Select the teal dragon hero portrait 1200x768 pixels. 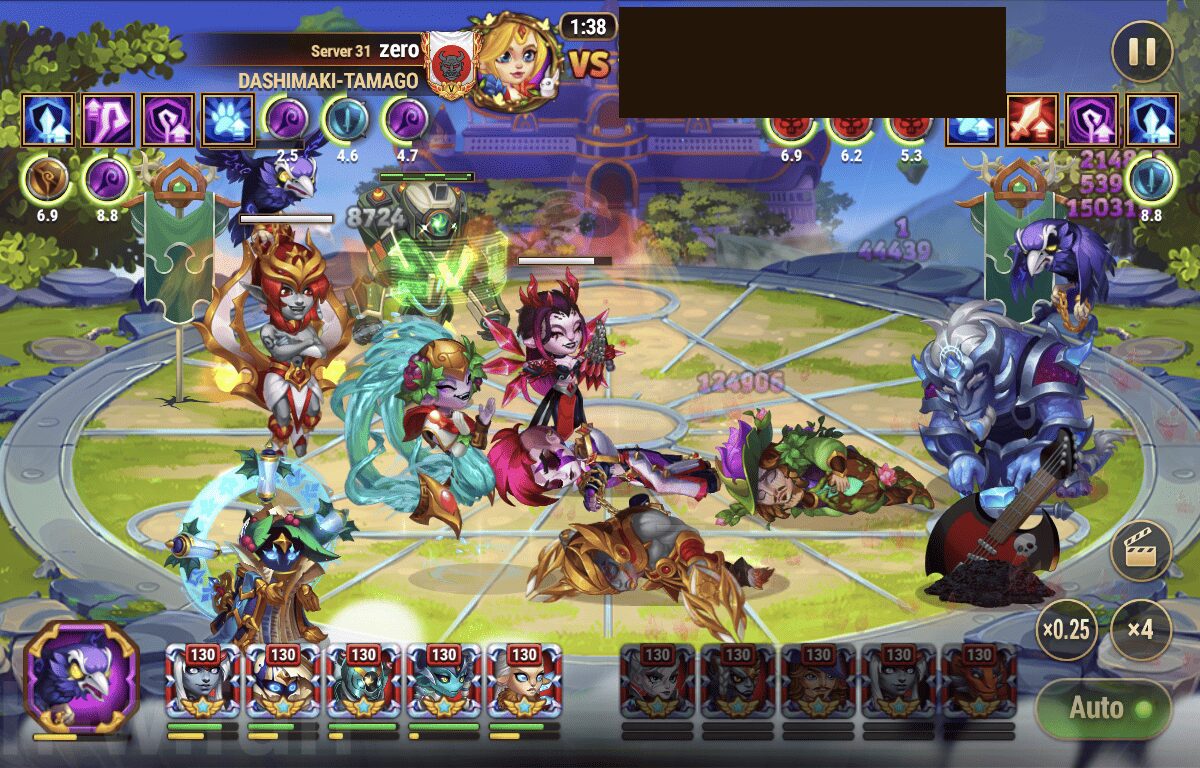coord(443,681)
